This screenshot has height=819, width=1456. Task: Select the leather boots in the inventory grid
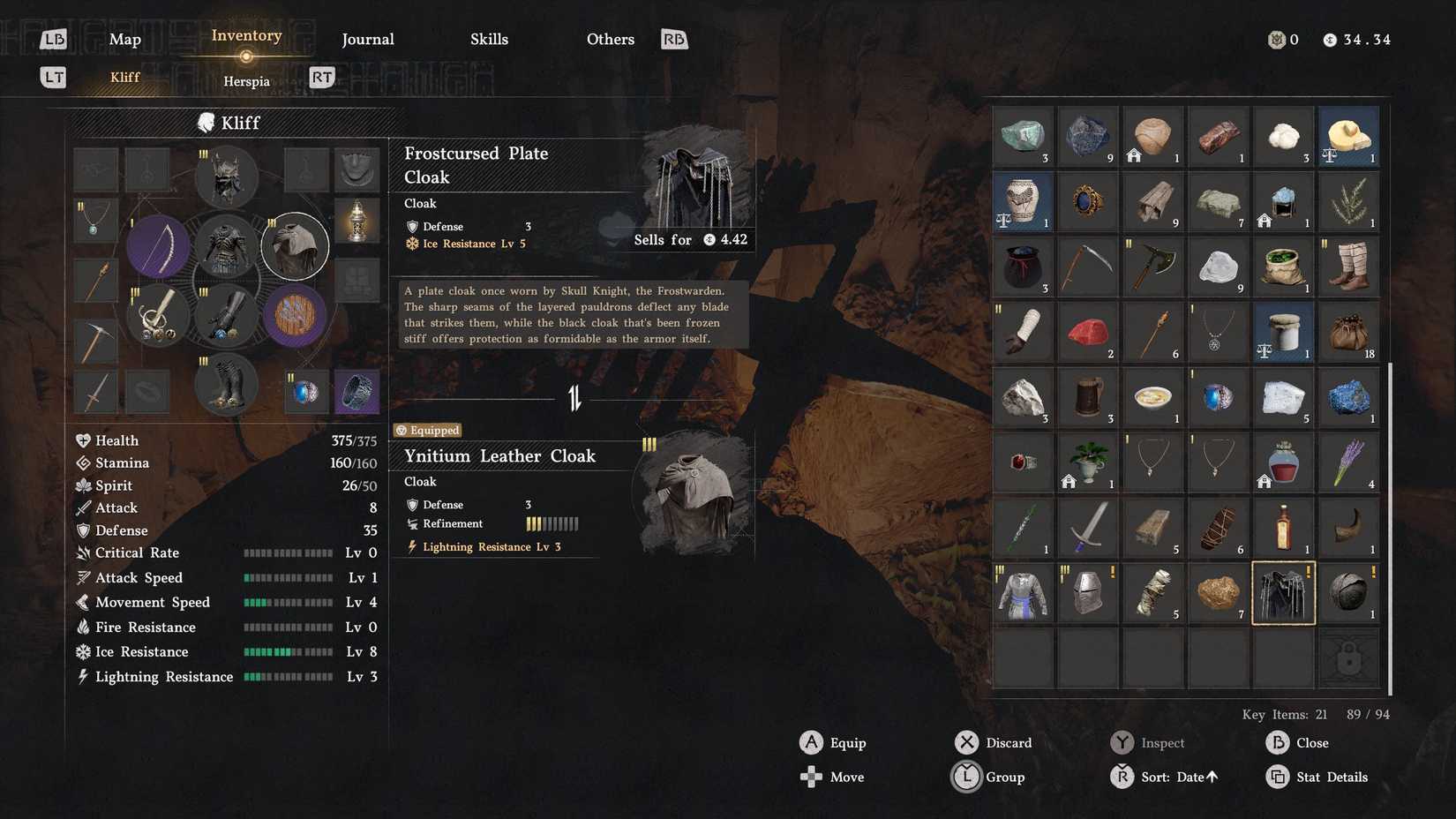[1348, 267]
